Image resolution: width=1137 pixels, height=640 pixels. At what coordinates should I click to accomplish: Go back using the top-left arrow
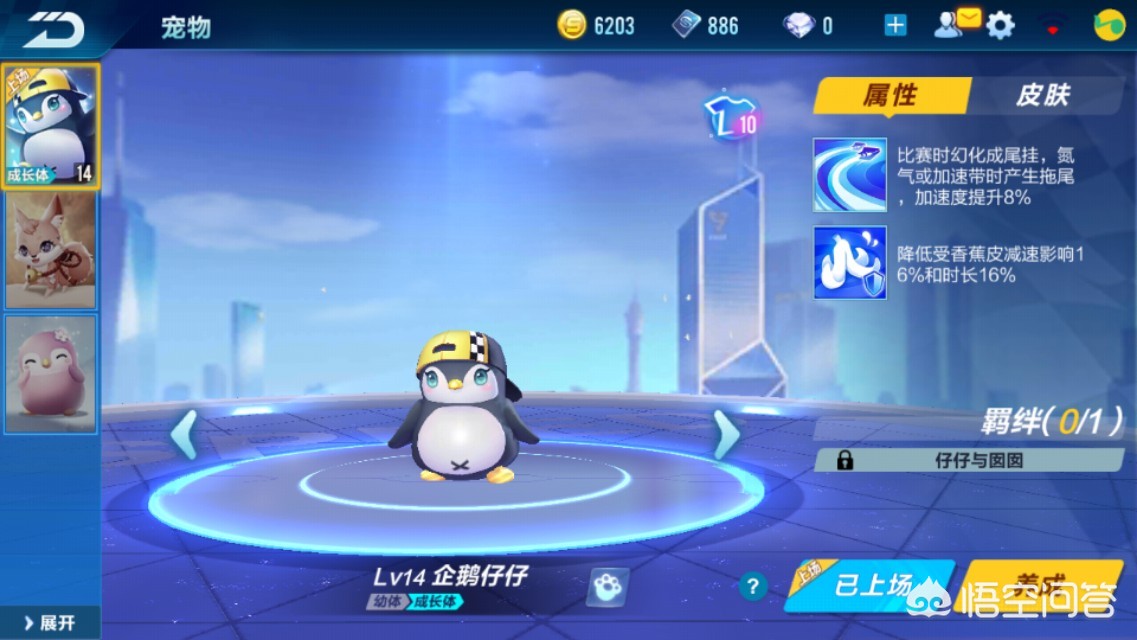[x=53, y=27]
